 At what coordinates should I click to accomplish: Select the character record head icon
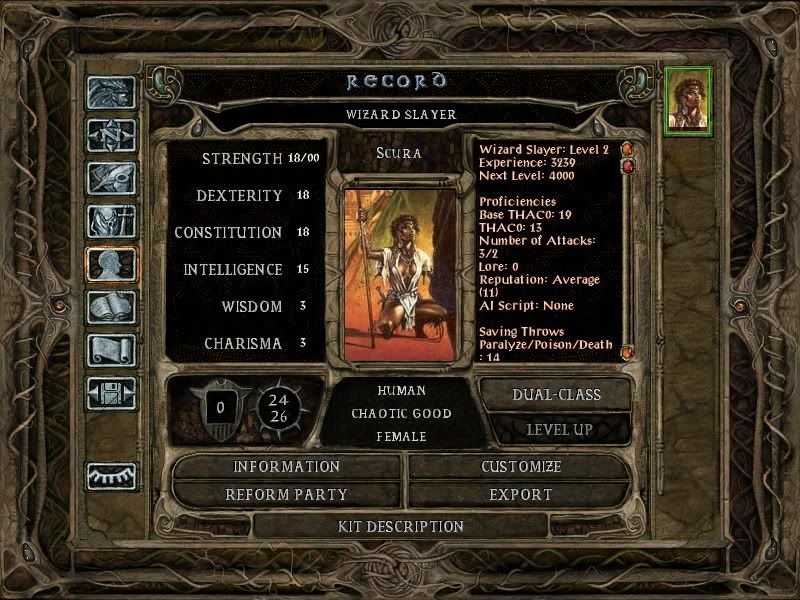click(x=111, y=264)
